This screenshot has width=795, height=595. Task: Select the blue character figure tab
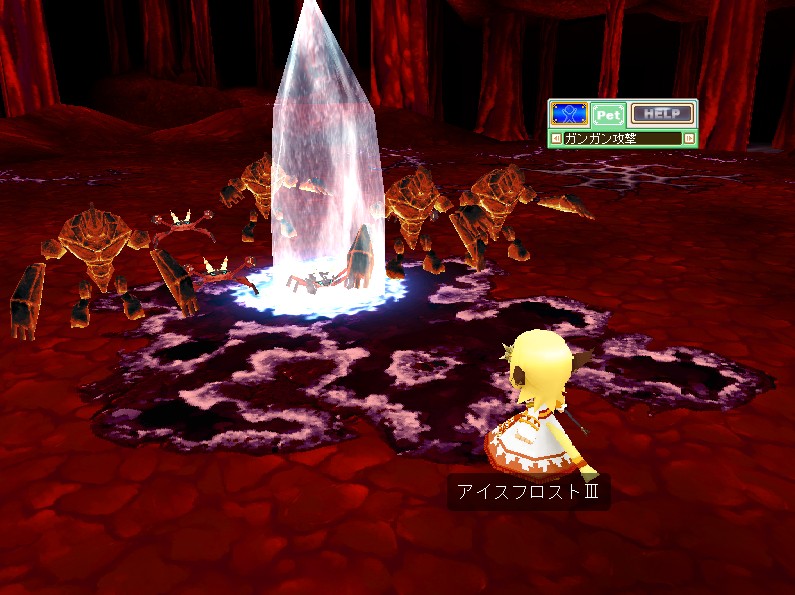[568, 113]
